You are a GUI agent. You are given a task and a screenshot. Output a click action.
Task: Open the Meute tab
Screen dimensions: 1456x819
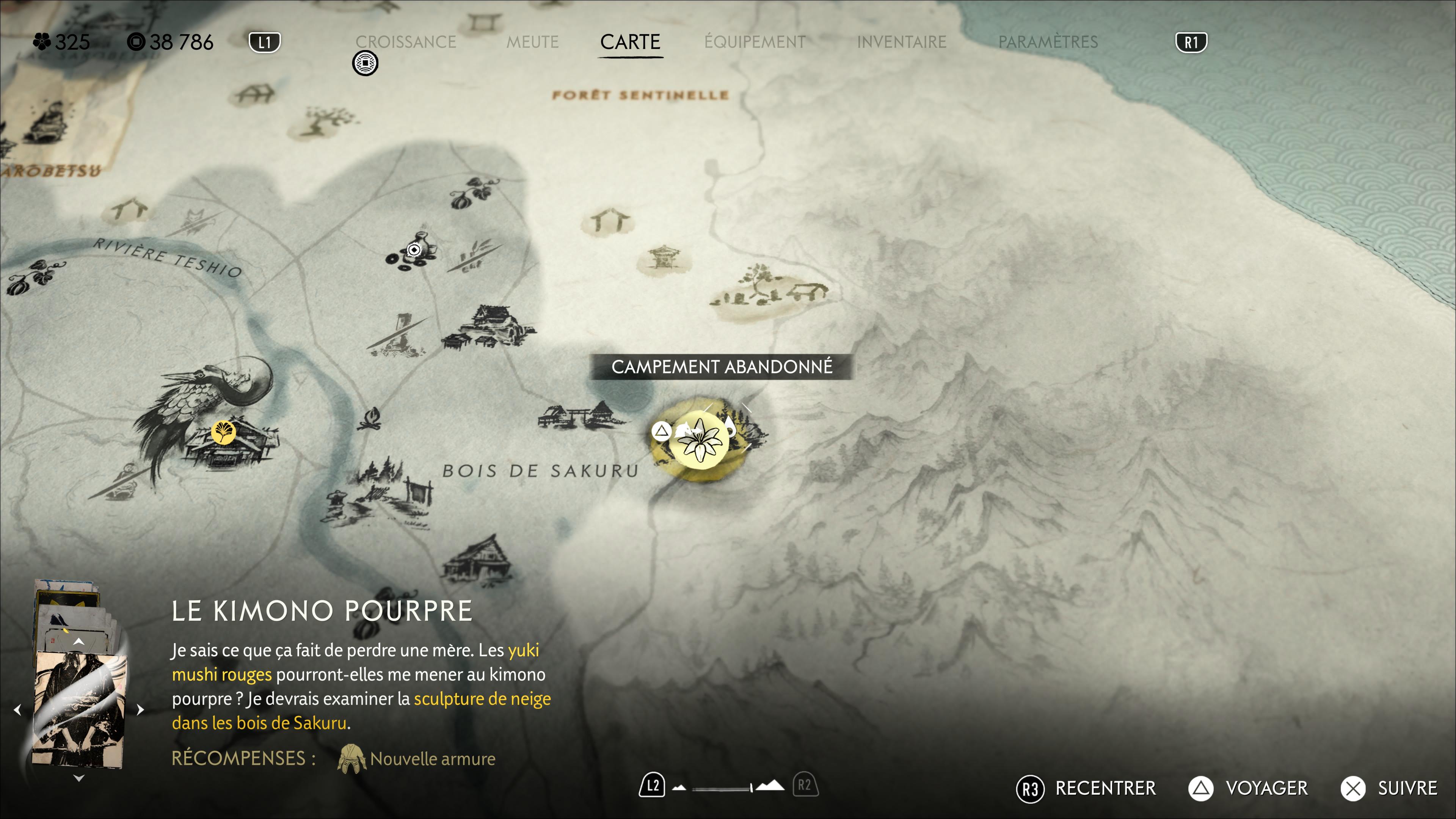532,42
